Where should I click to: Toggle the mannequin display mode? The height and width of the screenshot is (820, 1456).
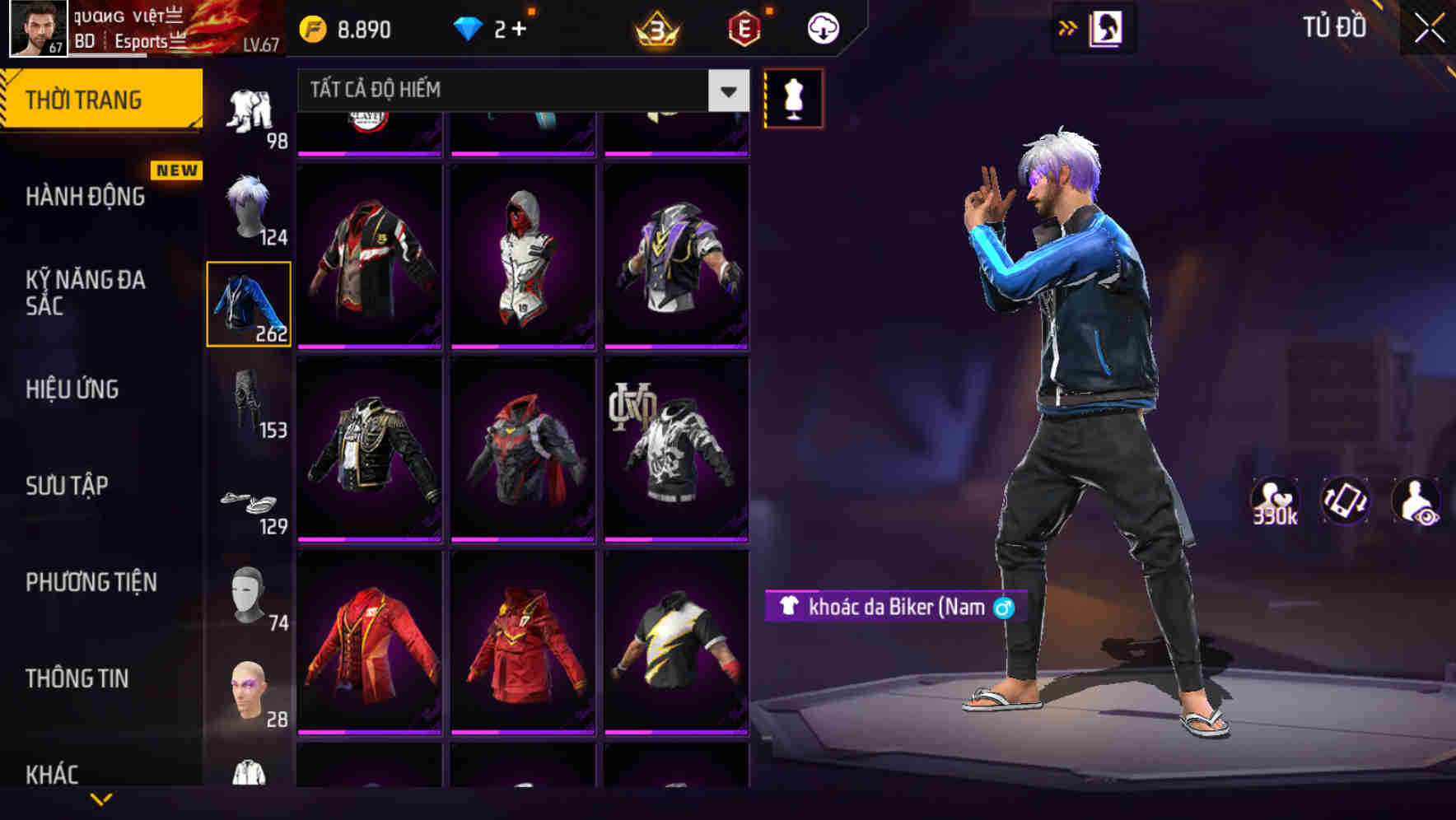793,97
